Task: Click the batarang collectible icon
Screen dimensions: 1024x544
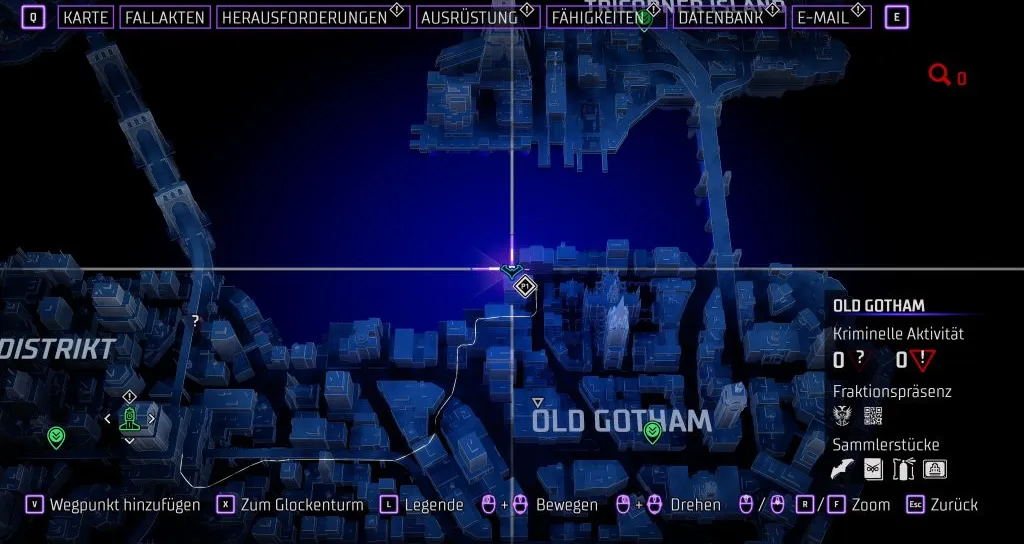Action: 845,468
